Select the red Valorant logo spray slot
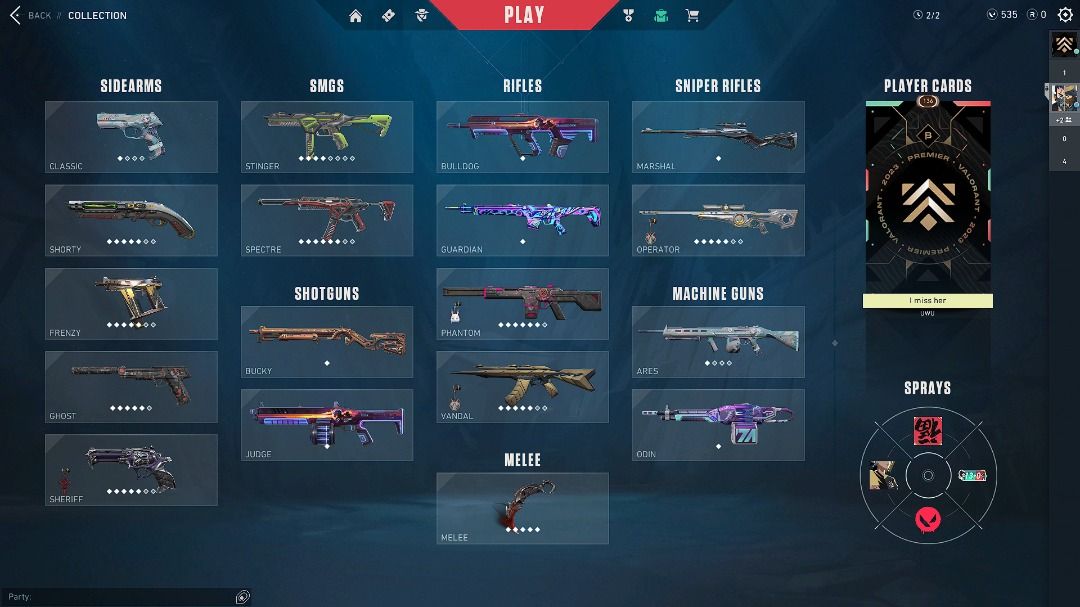1080x607 pixels. (x=928, y=520)
